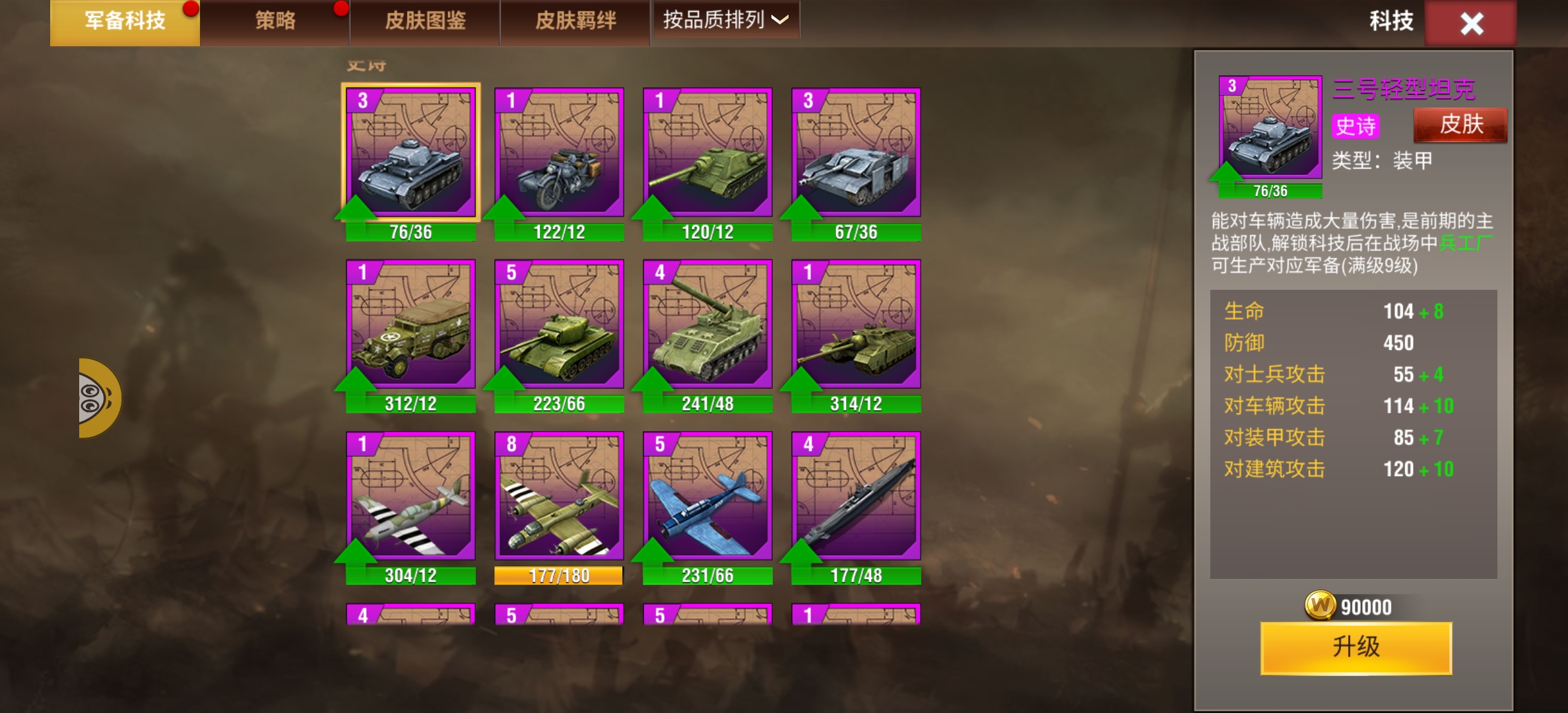The height and width of the screenshot is (713, 1568).
Task: Open the 皮肤图鉴 tab
Action: (424, 21)
